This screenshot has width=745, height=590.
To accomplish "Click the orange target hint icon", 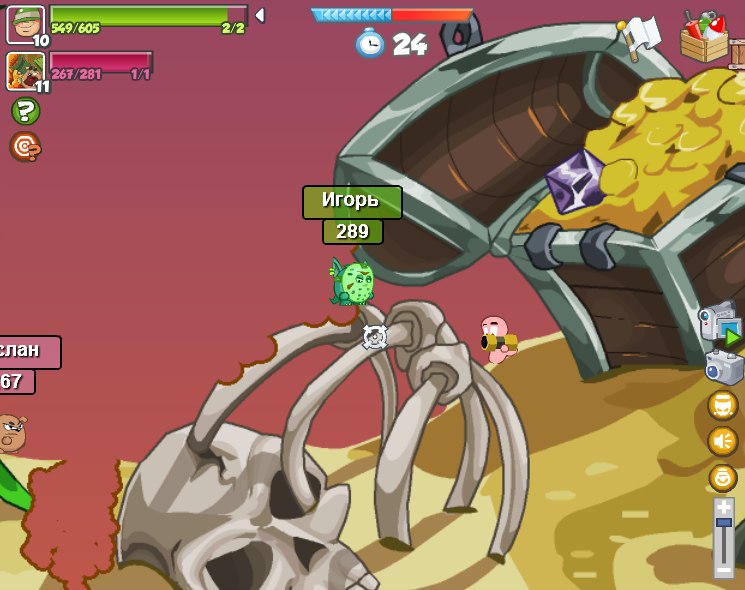I will click(25, 147).
